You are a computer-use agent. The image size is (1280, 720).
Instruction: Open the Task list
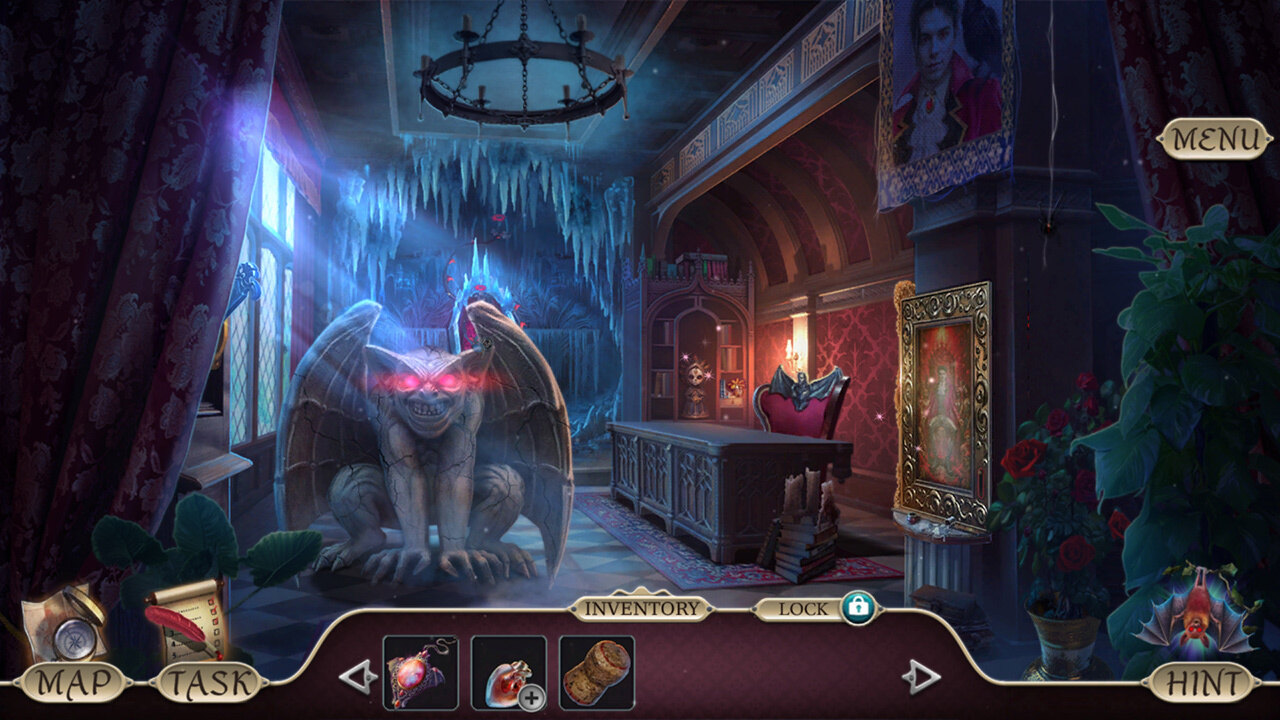tap(209, 684)
